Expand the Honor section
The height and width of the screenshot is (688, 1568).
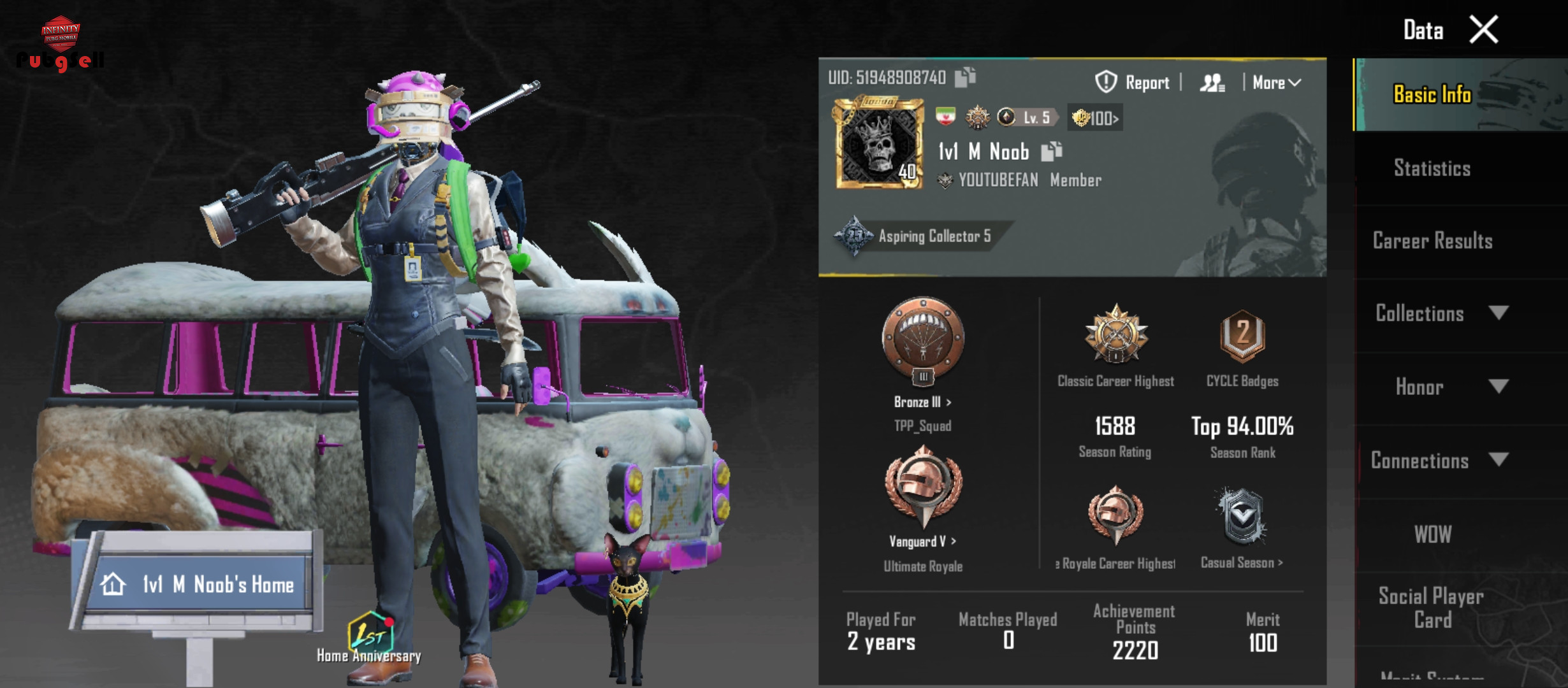pos(1441,387)
